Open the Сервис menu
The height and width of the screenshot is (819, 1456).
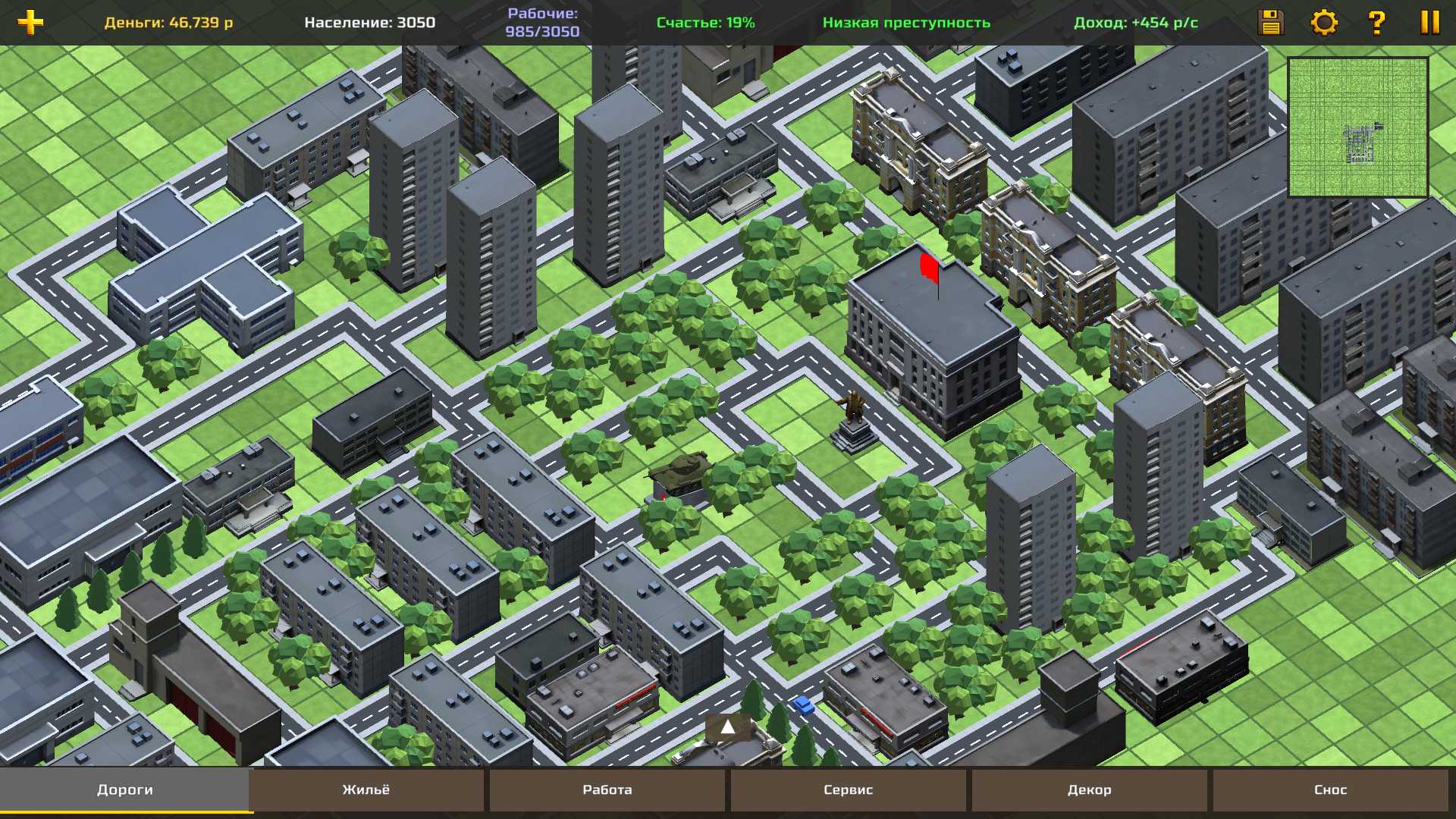(x=847, y=789)
